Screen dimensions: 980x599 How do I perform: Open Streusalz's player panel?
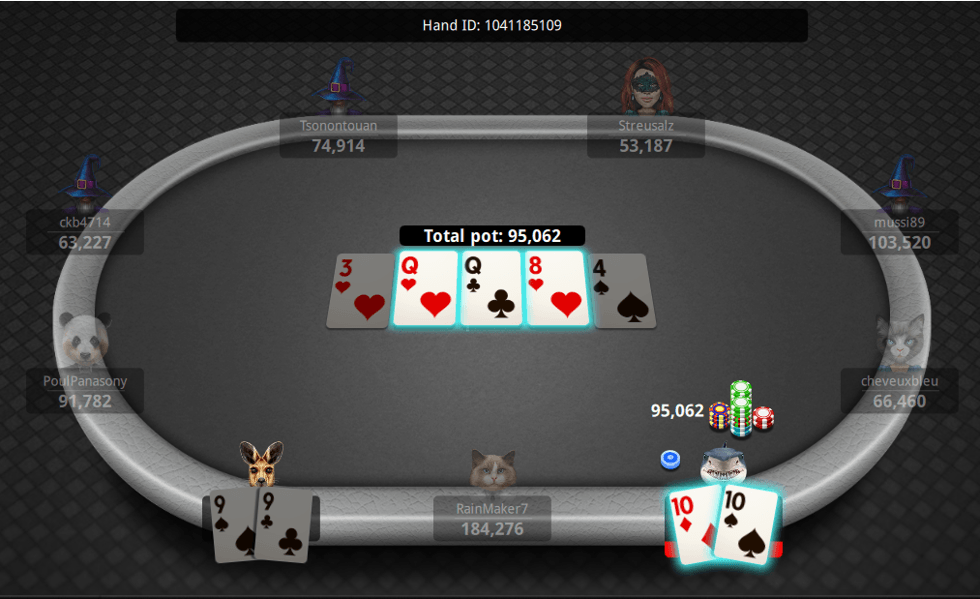[645, 136]
